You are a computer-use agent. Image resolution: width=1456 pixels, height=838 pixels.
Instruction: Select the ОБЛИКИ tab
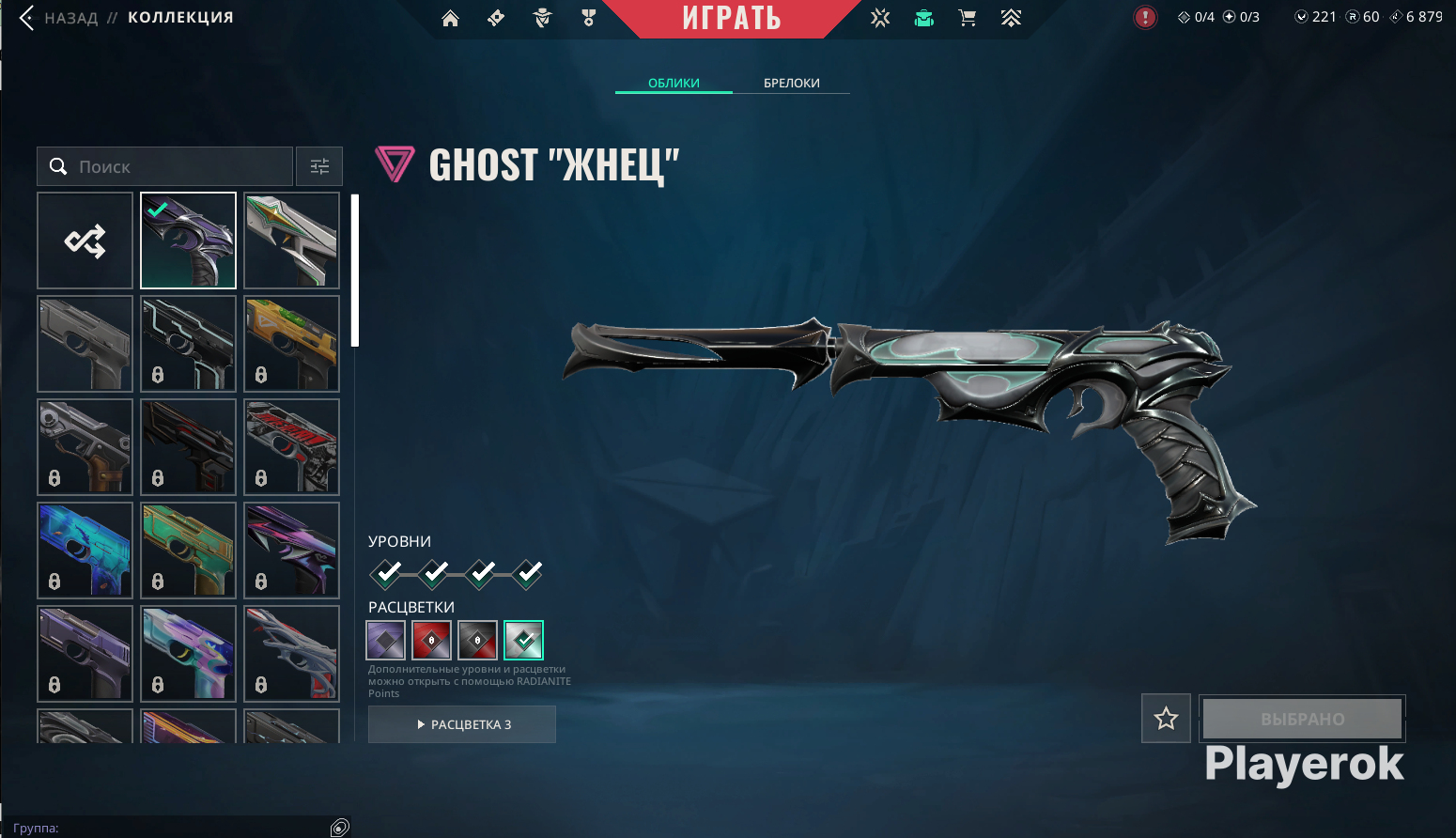[x=674, y=83]
